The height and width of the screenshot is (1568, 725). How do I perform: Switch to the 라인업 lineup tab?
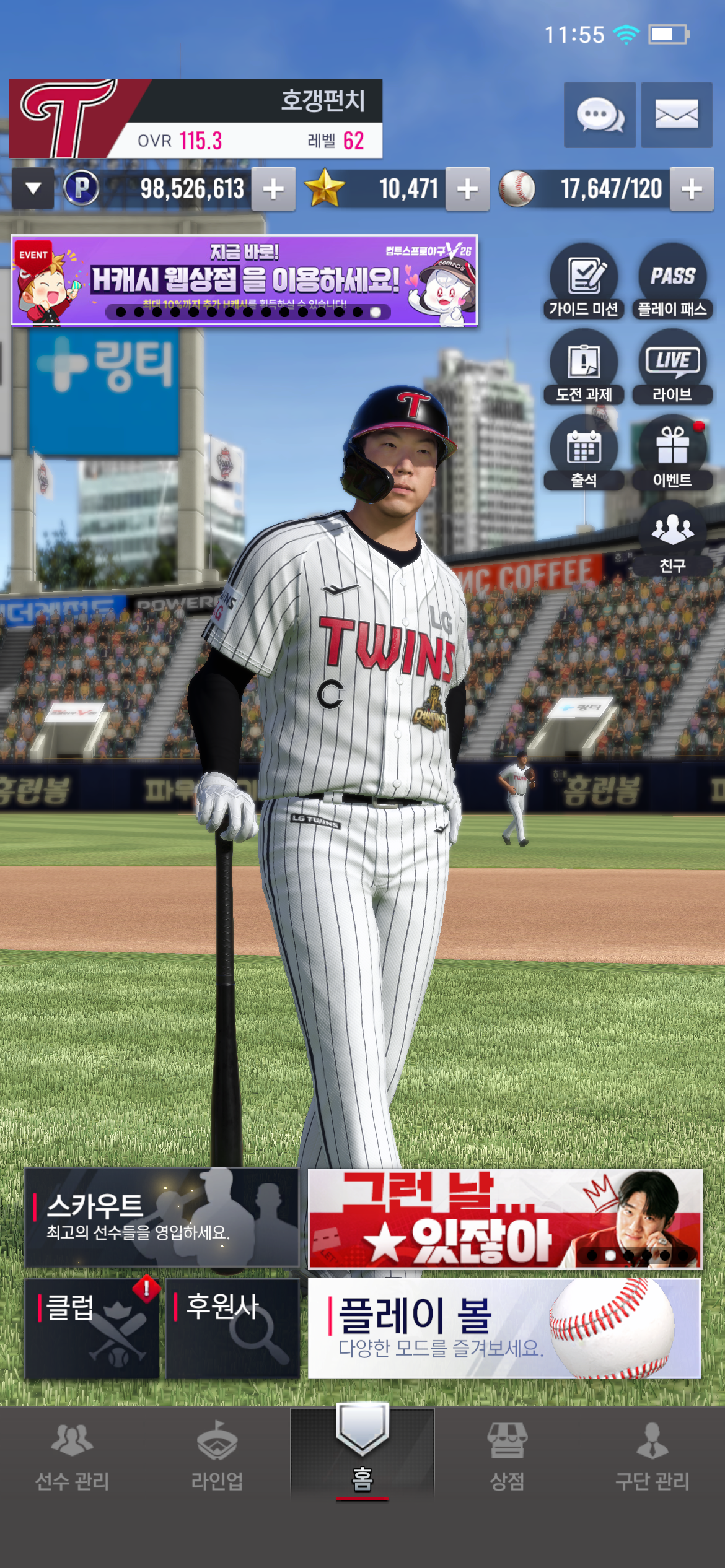pos(217,1455)
